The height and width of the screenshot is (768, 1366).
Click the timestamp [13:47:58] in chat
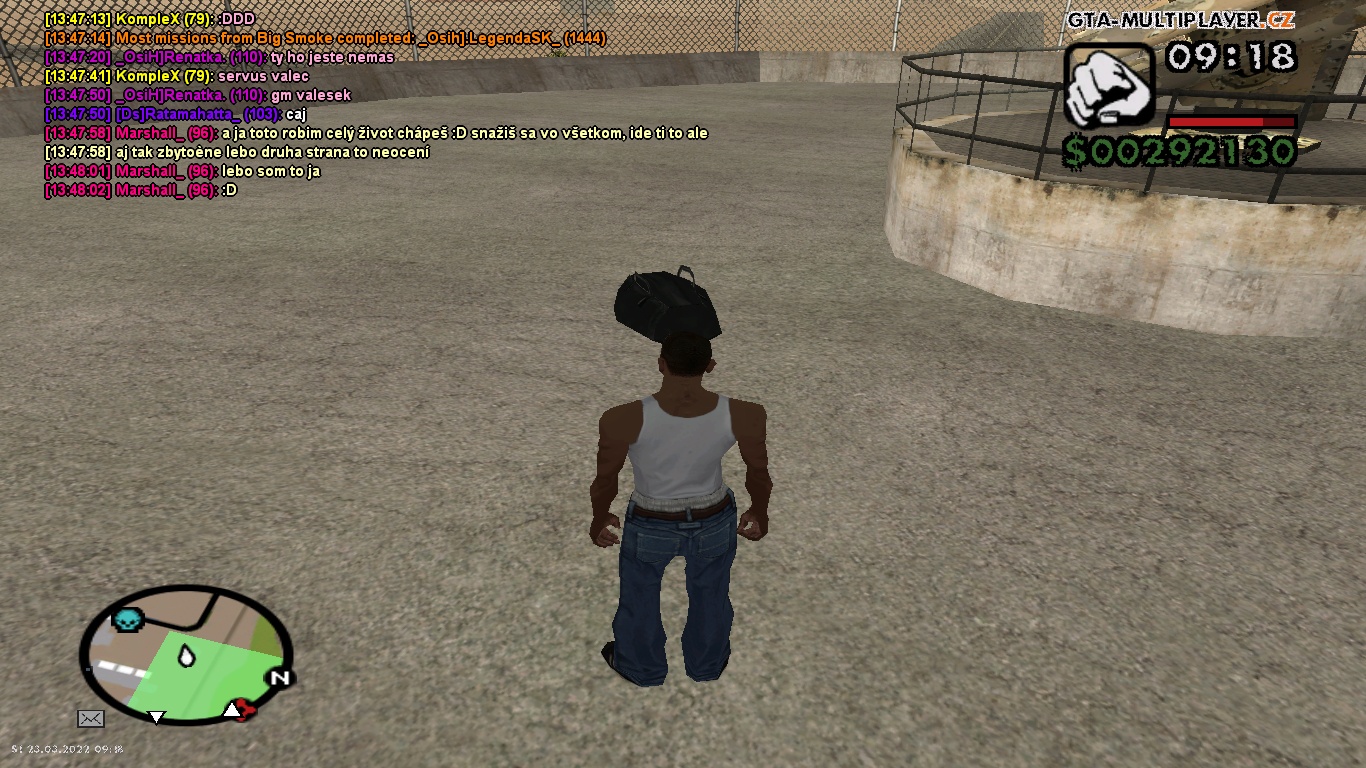tap(75, 132)
